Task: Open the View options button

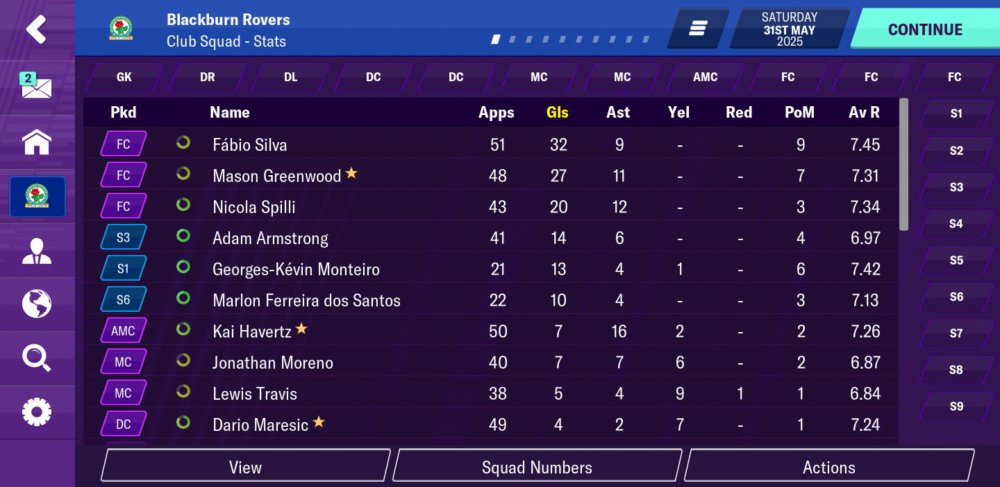Action: point(245,467)
